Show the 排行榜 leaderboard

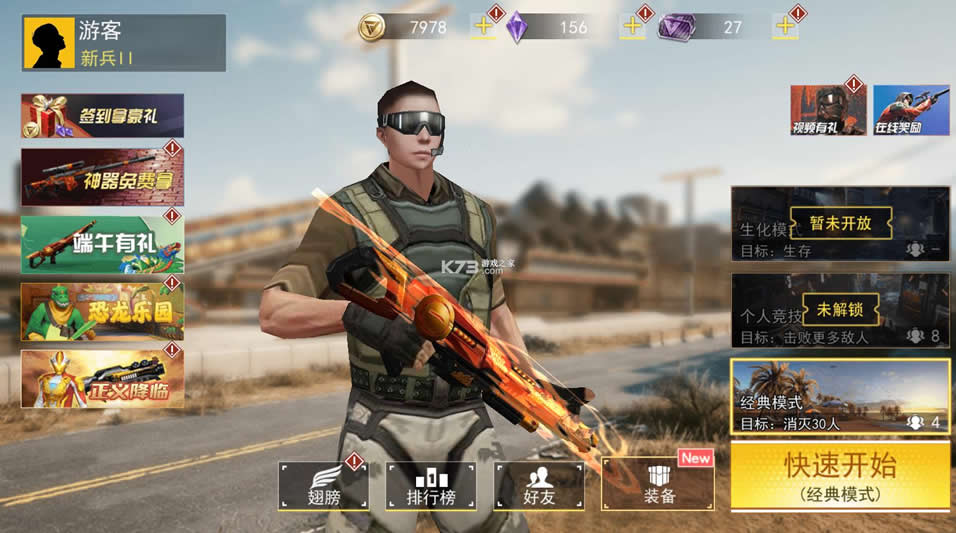432,485
